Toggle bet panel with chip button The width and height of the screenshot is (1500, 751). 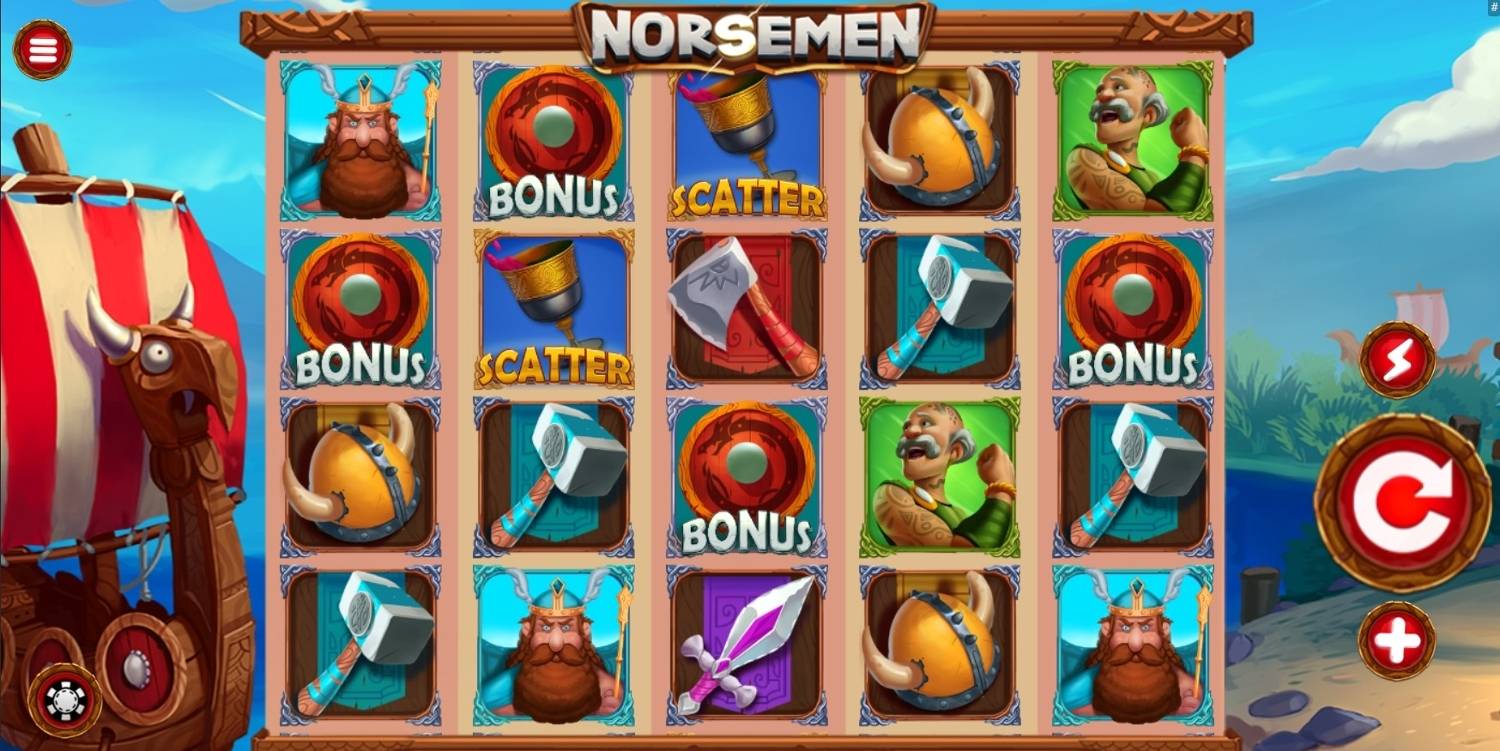coord(65,700)
